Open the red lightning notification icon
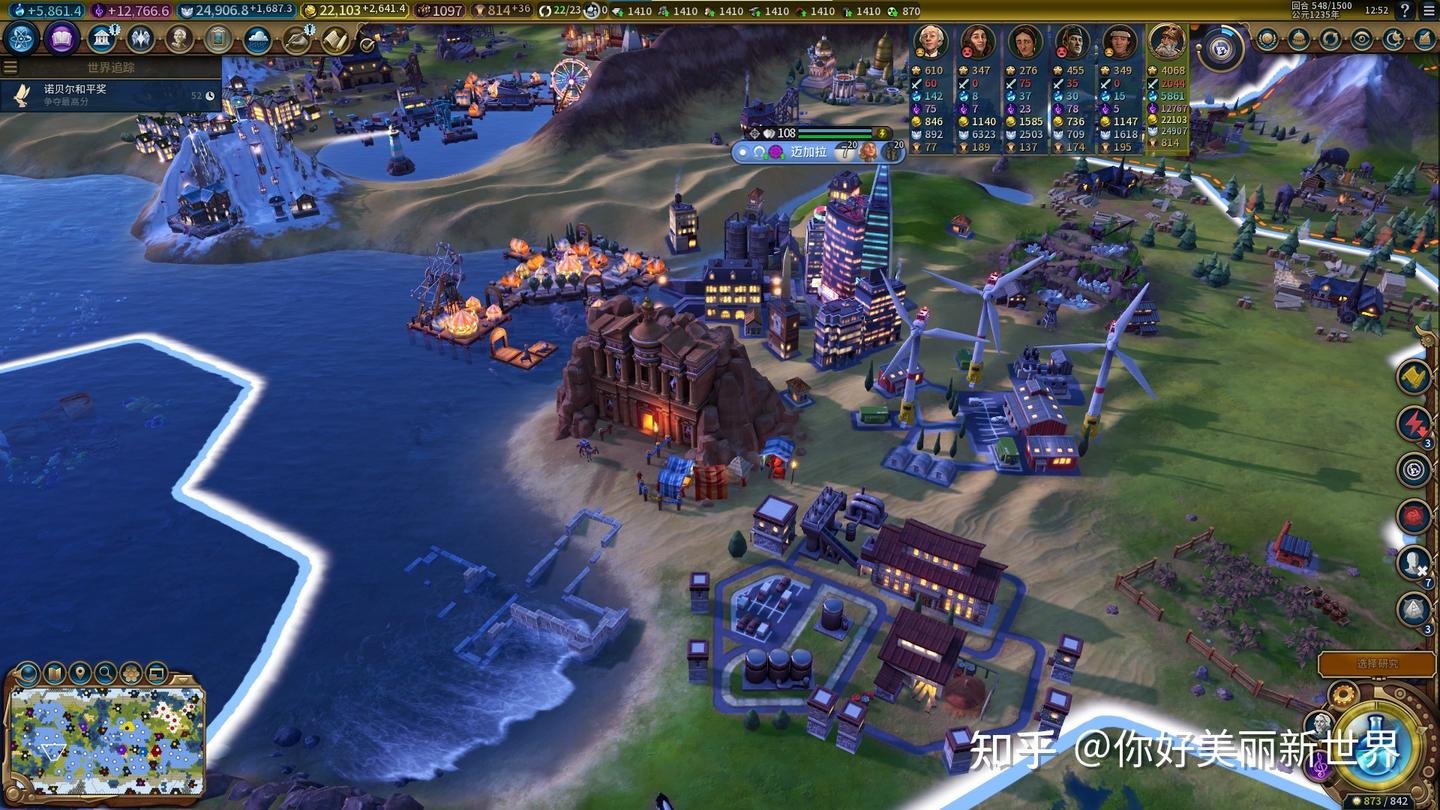 point(1414,423)
